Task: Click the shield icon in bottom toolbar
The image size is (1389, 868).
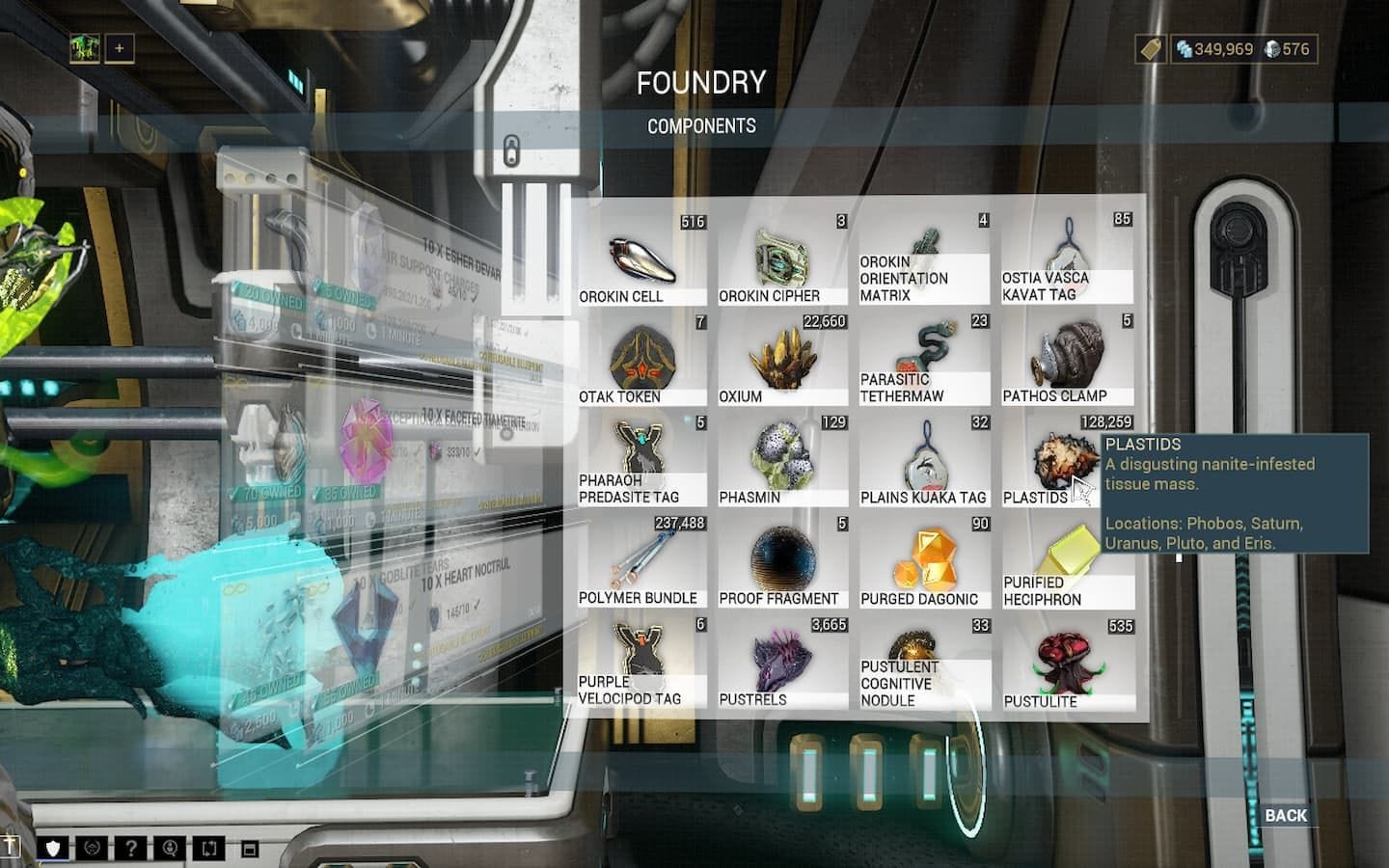Action: pos(54,850)
